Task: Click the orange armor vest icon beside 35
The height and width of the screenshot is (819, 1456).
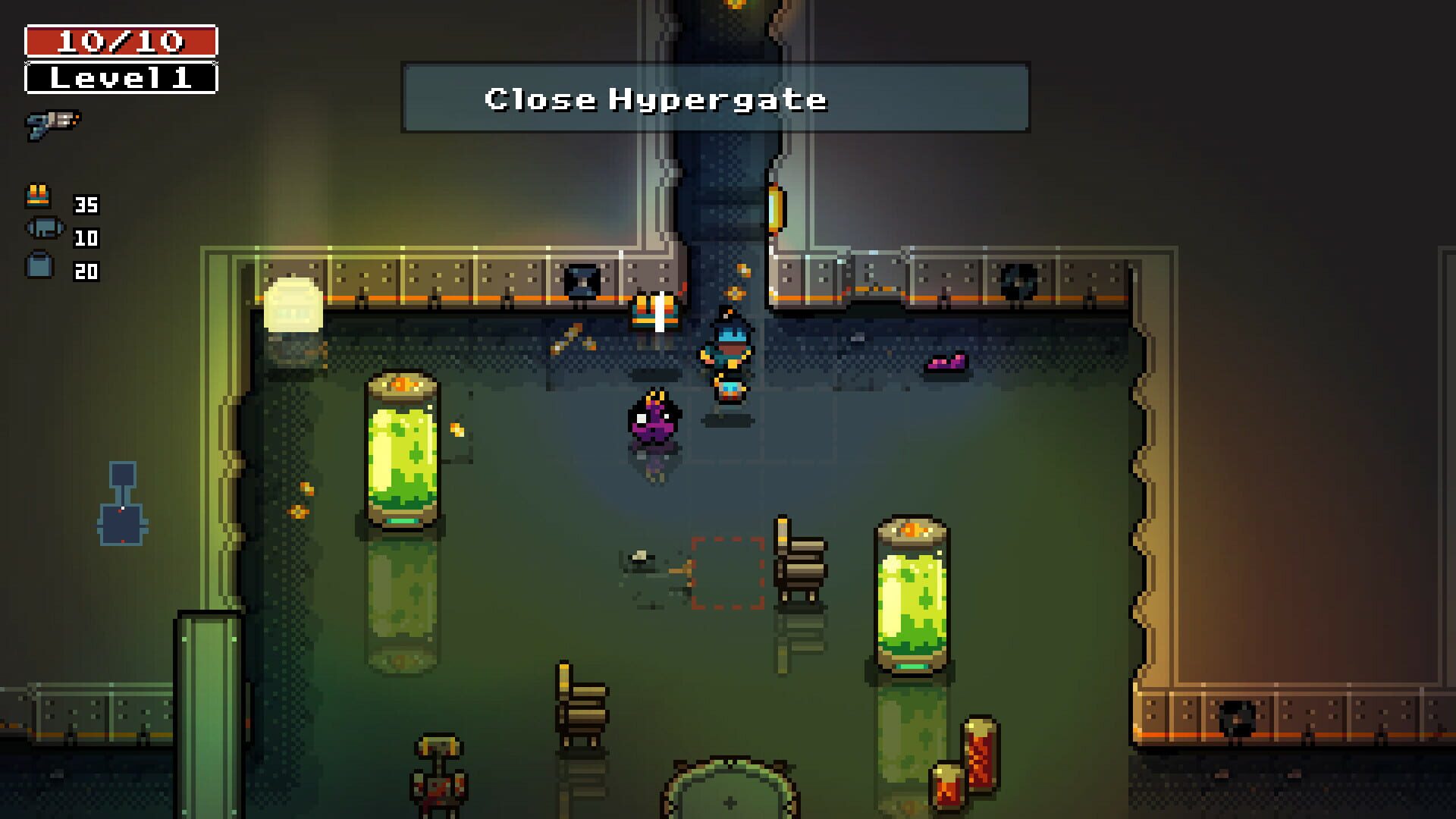Action: pyautogui.click(x=39, y=196)
